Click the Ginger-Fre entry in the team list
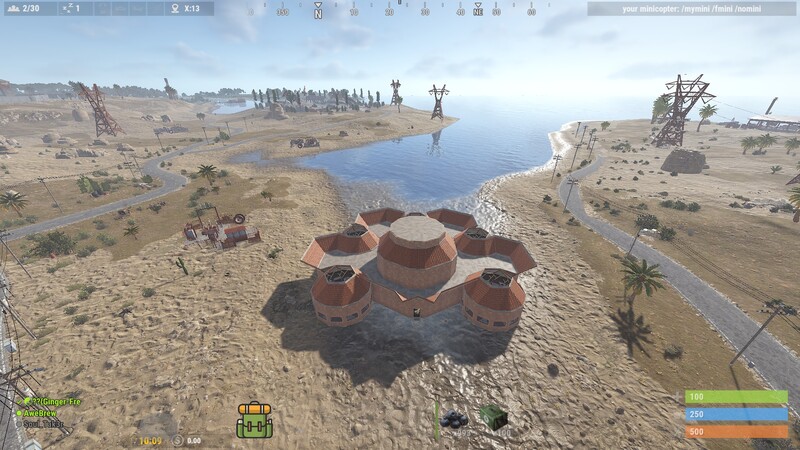Image resolution: width=800 pixels, height=450 pixels. pos(52,401)
